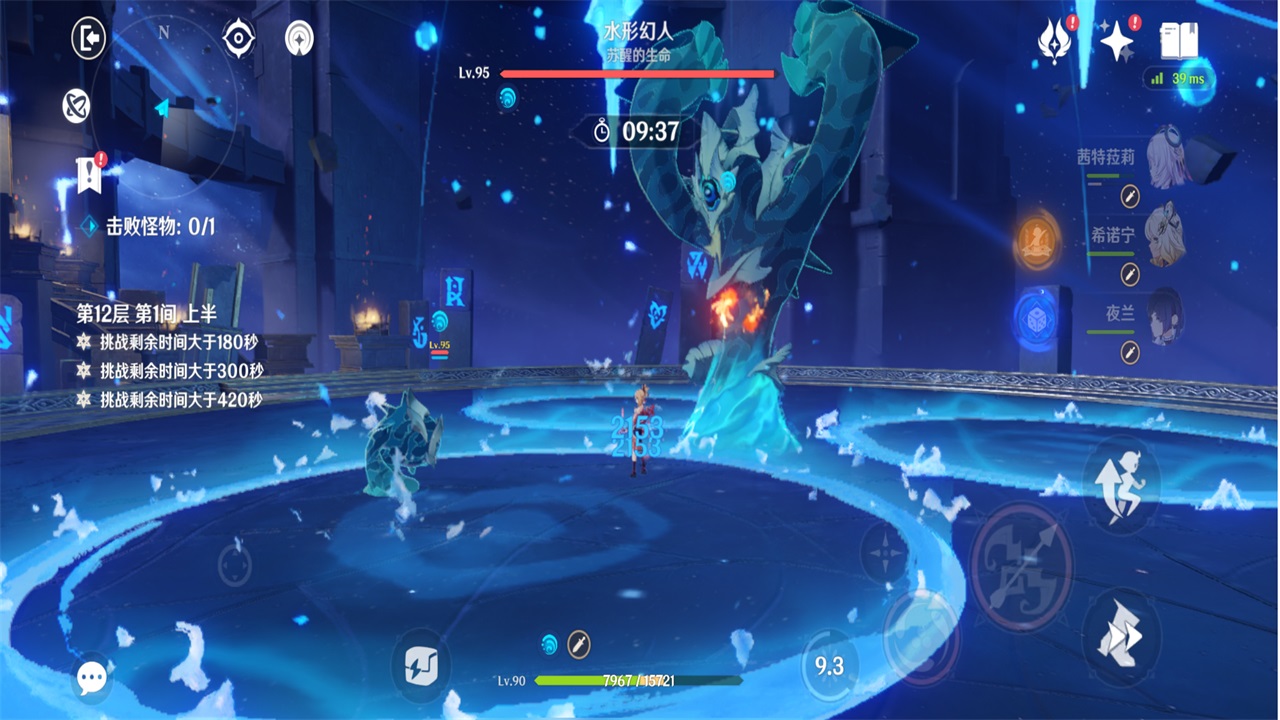
Task: Activate the eye-shaped Elemental Sight icon
Action: pyautogui.click(x=238, y=38)
